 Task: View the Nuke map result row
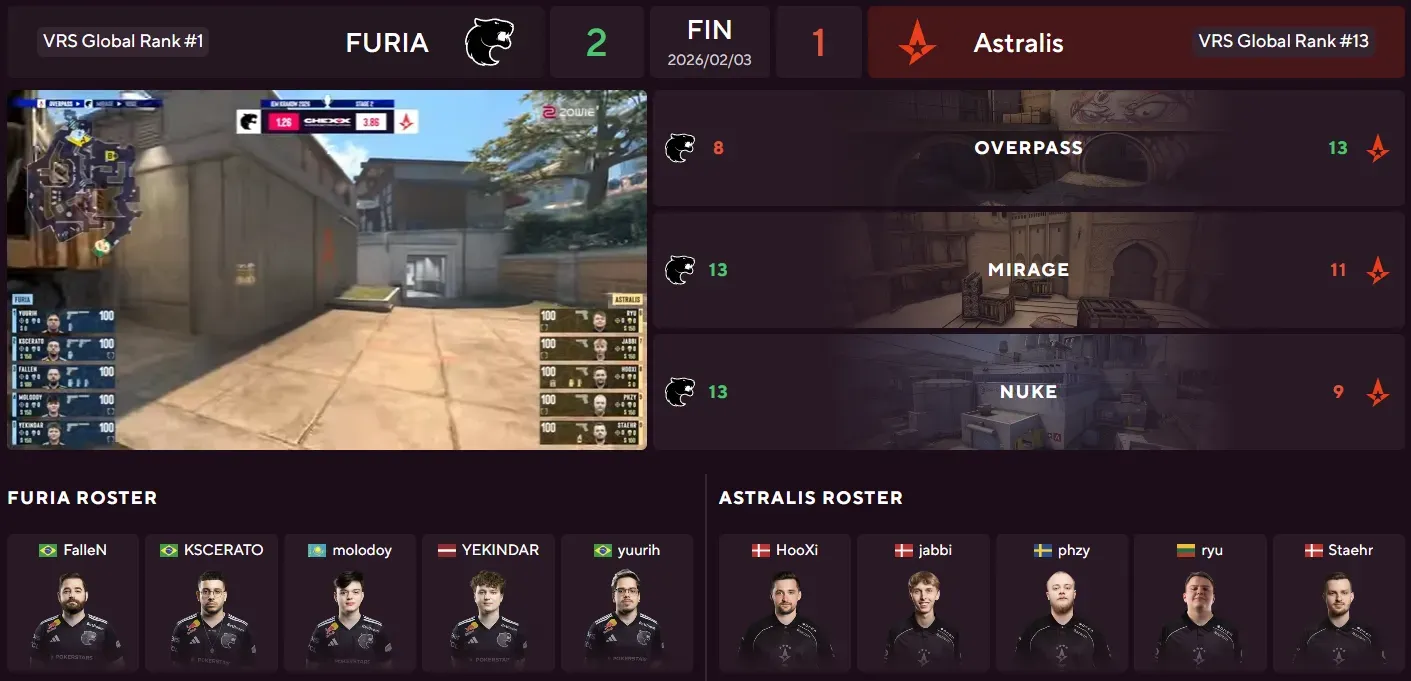1028,392
